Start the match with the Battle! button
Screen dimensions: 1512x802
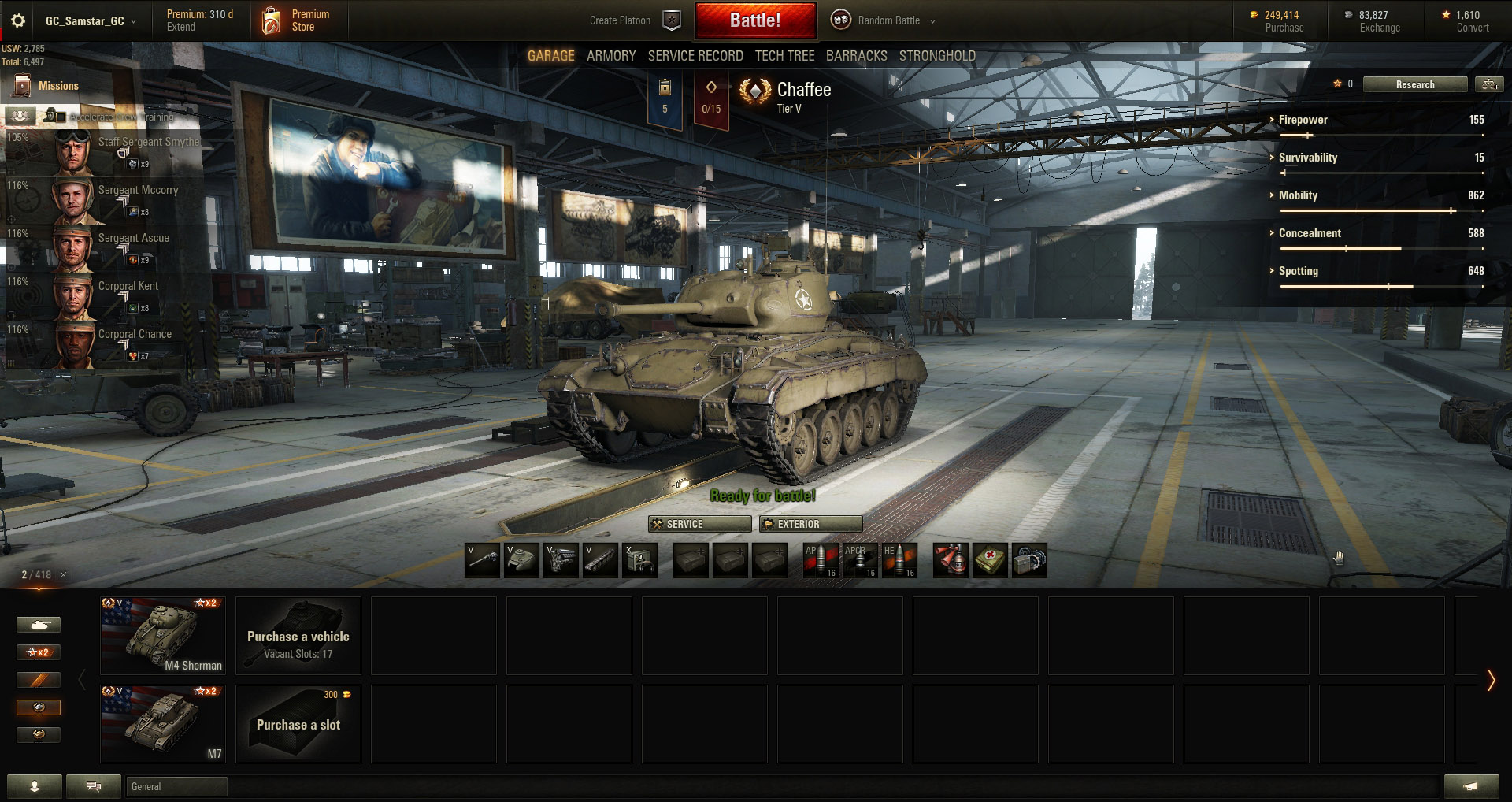pos(755,20)
